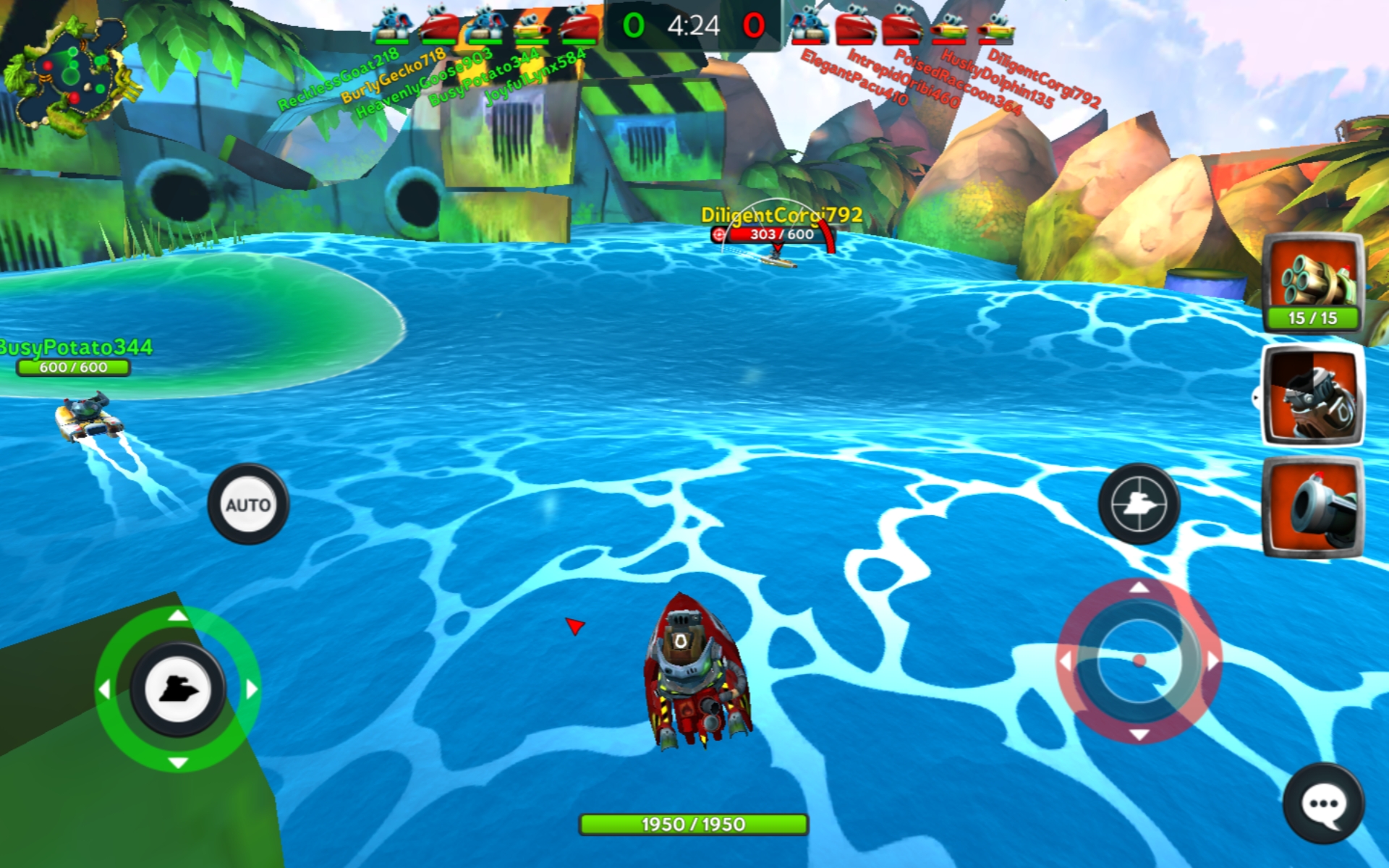This screenshot has height=868, width=1389.
Task: Tap the green movement joystick center
Action: [x=178, y=689]
